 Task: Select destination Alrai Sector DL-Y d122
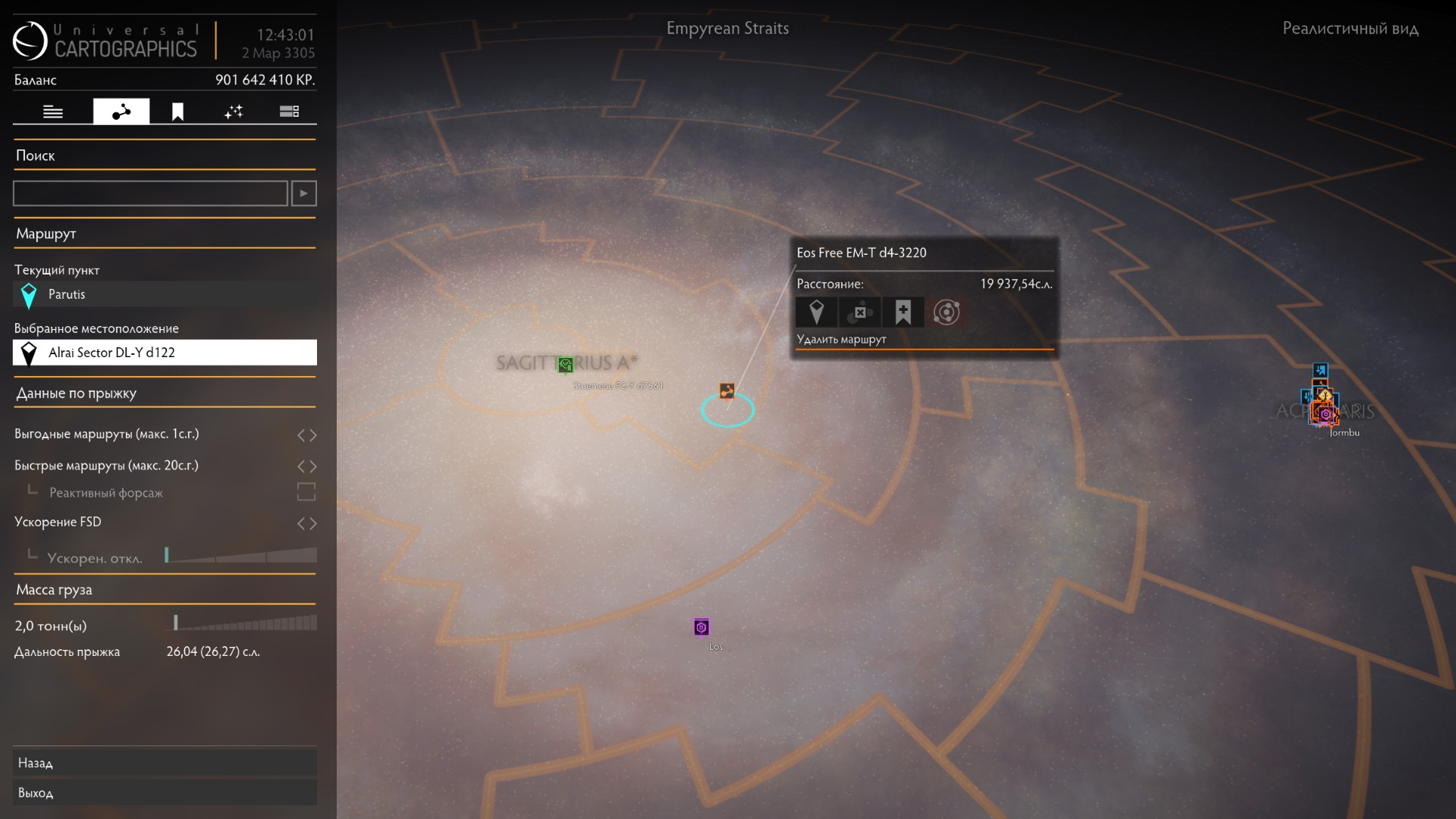[x=165, y=353]
